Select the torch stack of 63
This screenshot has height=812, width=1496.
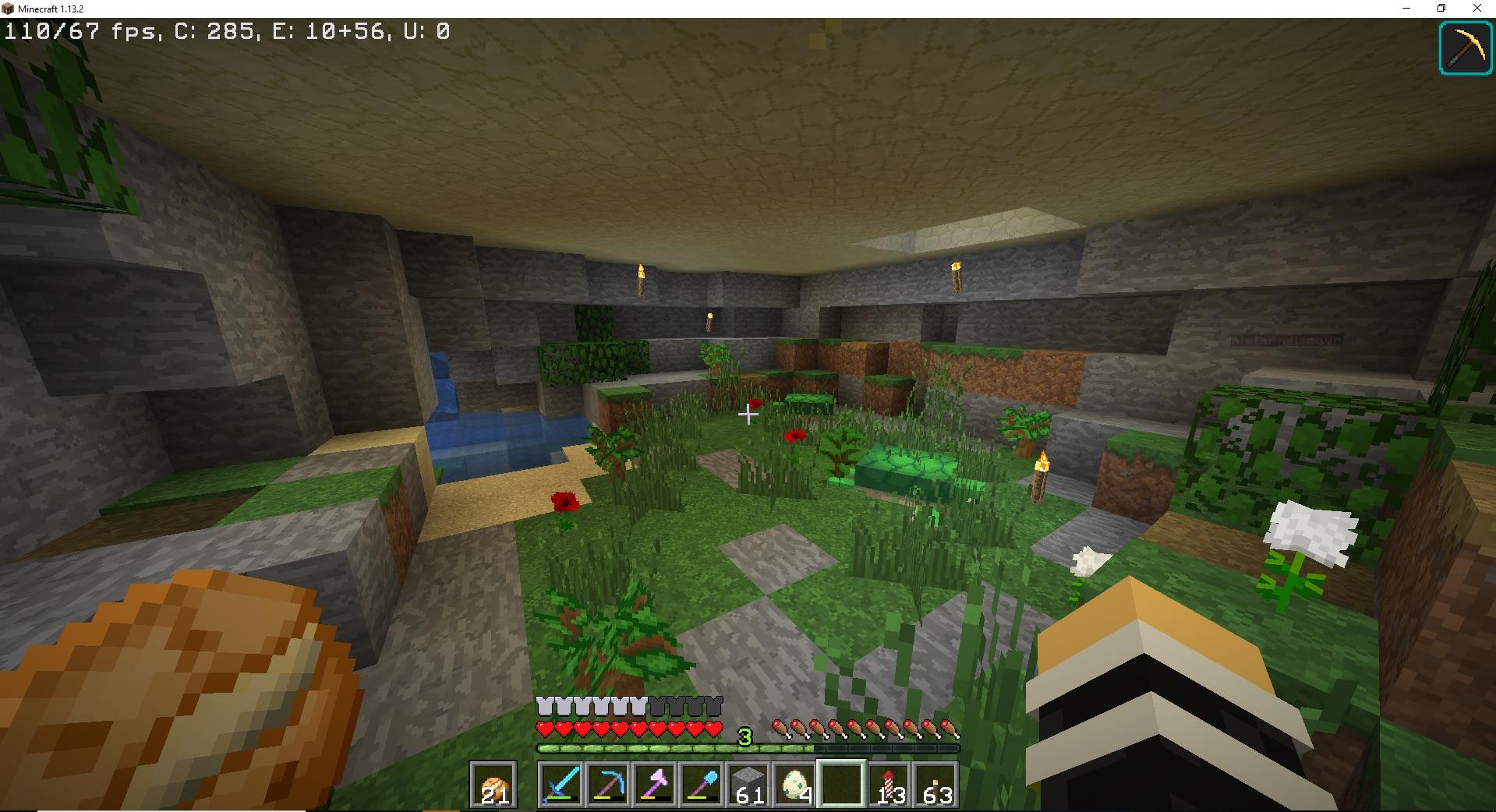coord(936,786)
